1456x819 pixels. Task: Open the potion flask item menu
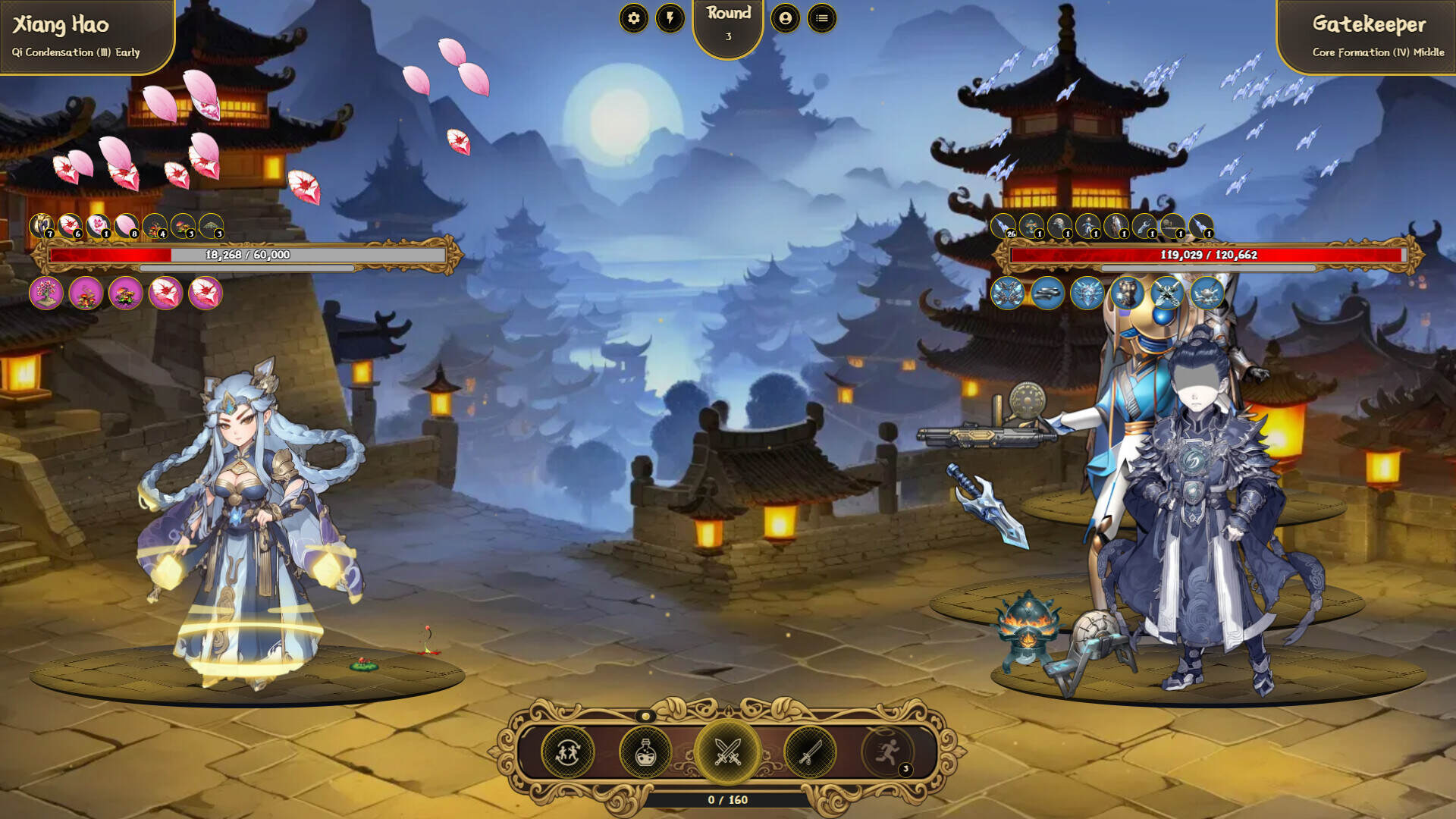tap(646, 752)
